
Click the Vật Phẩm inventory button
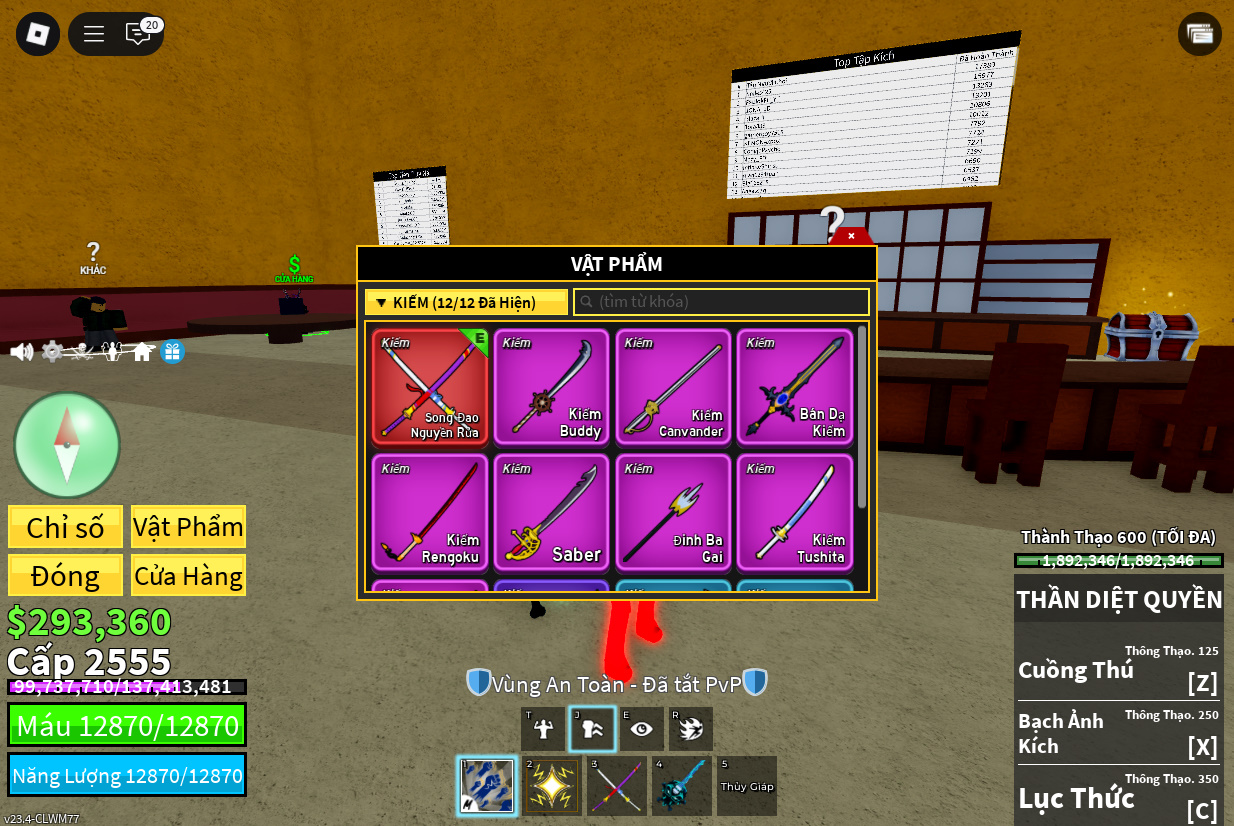pyautogui.click(x=188, y=527)
